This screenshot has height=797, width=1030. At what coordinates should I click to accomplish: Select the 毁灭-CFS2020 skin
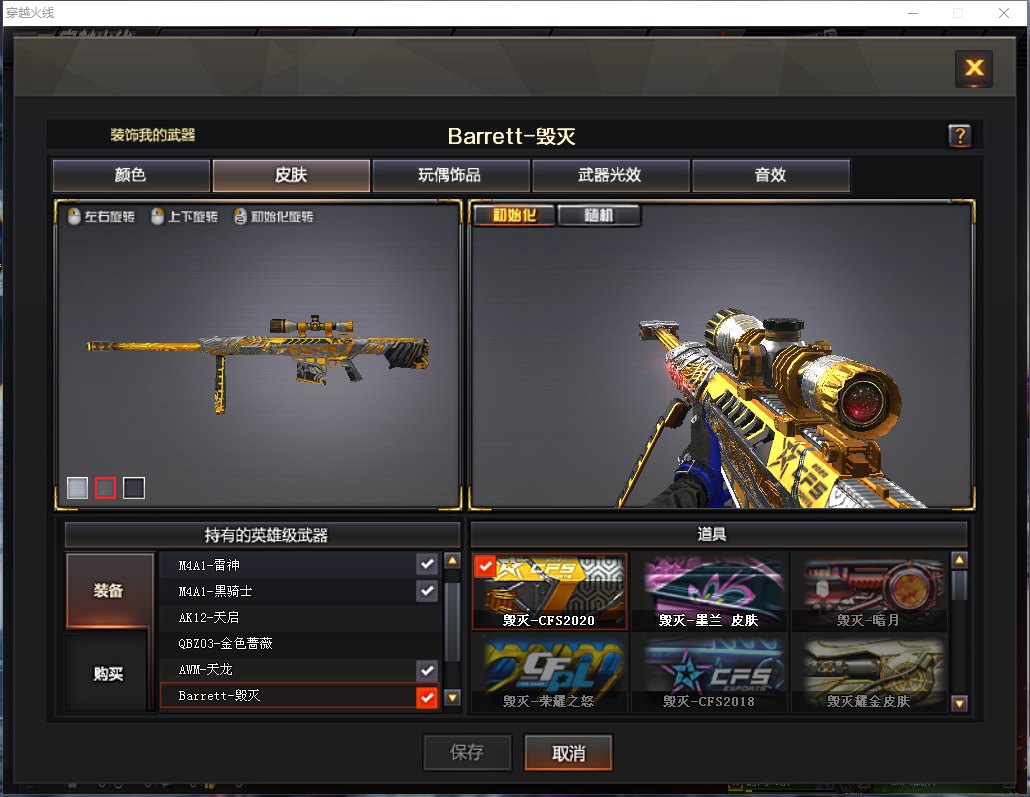(549, 592)
